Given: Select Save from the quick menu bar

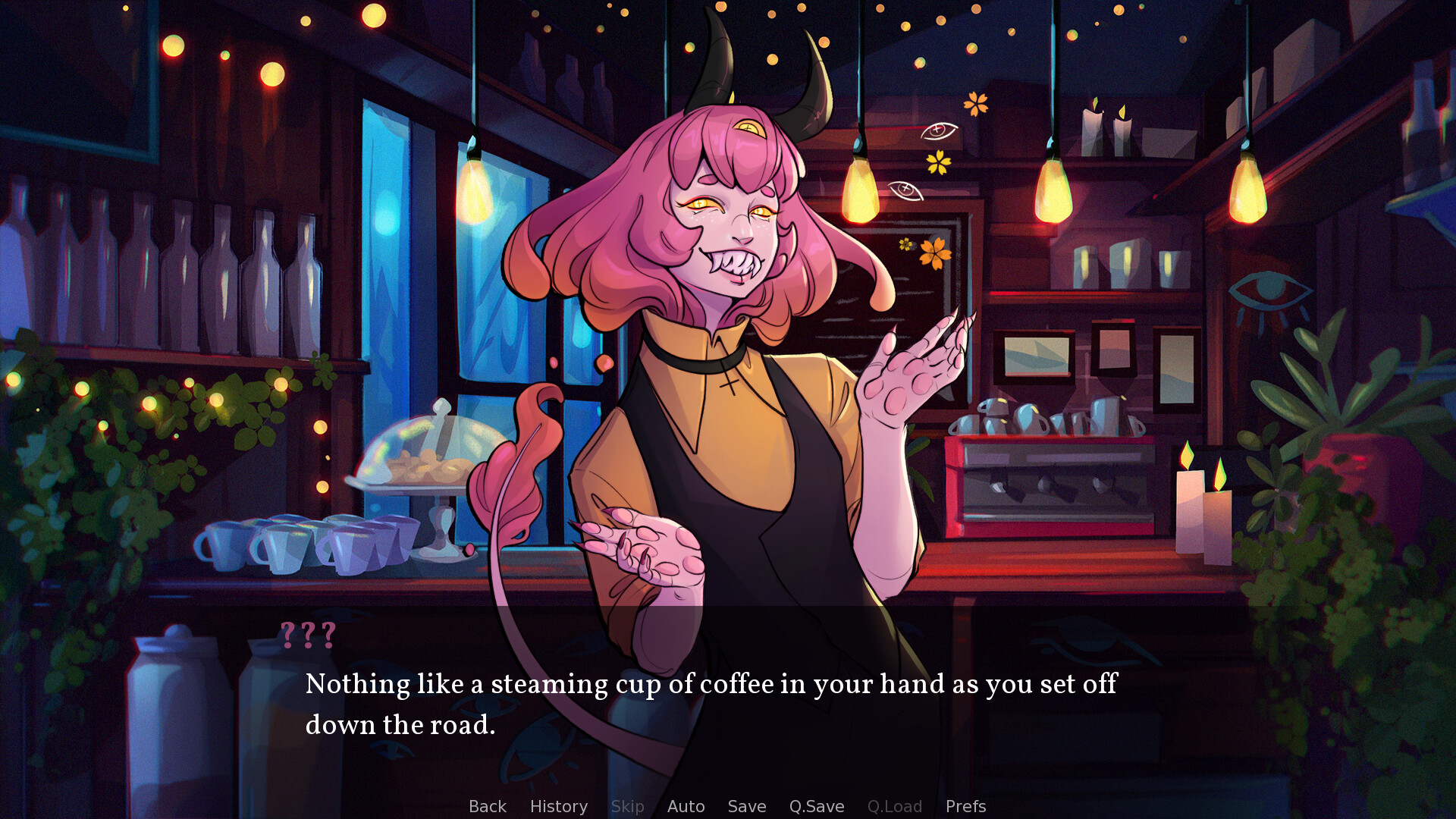Looking at the screenshot, I should [x=746, y=806].
